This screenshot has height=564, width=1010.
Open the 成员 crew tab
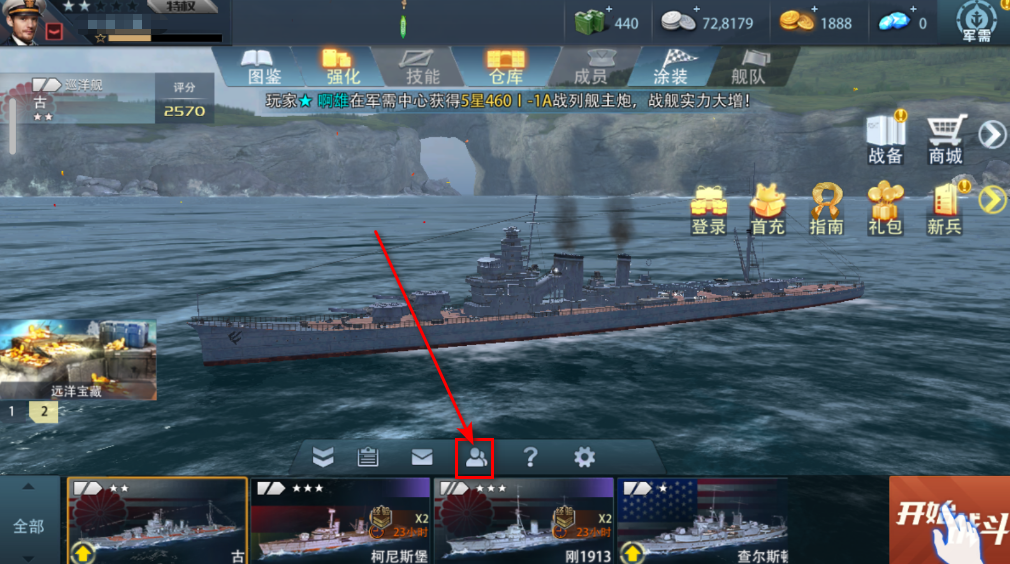coord(590,65)
